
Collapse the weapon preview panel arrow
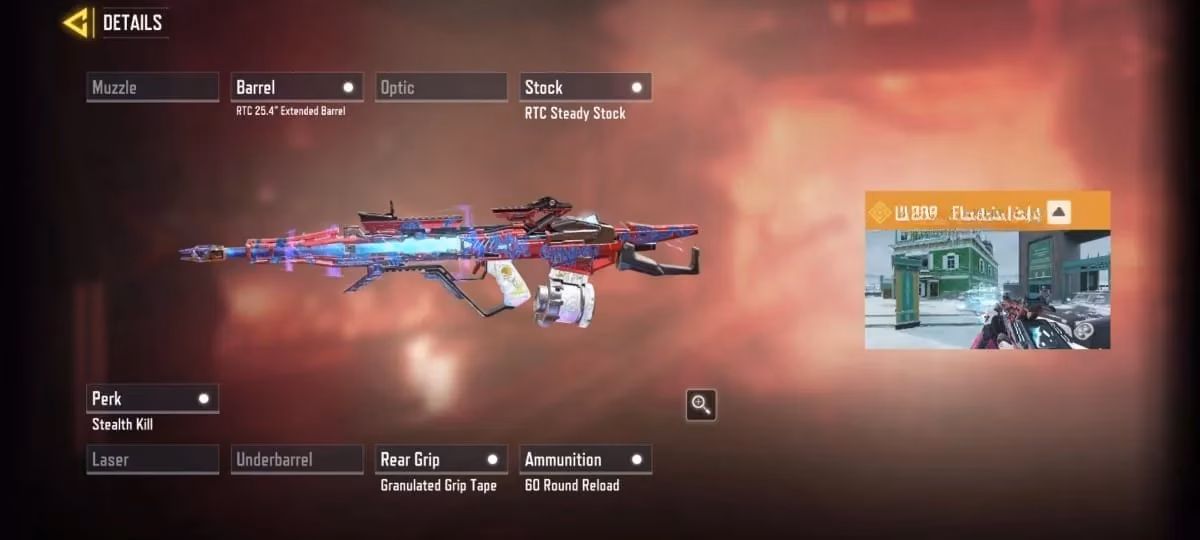(x=1060, y=212)
